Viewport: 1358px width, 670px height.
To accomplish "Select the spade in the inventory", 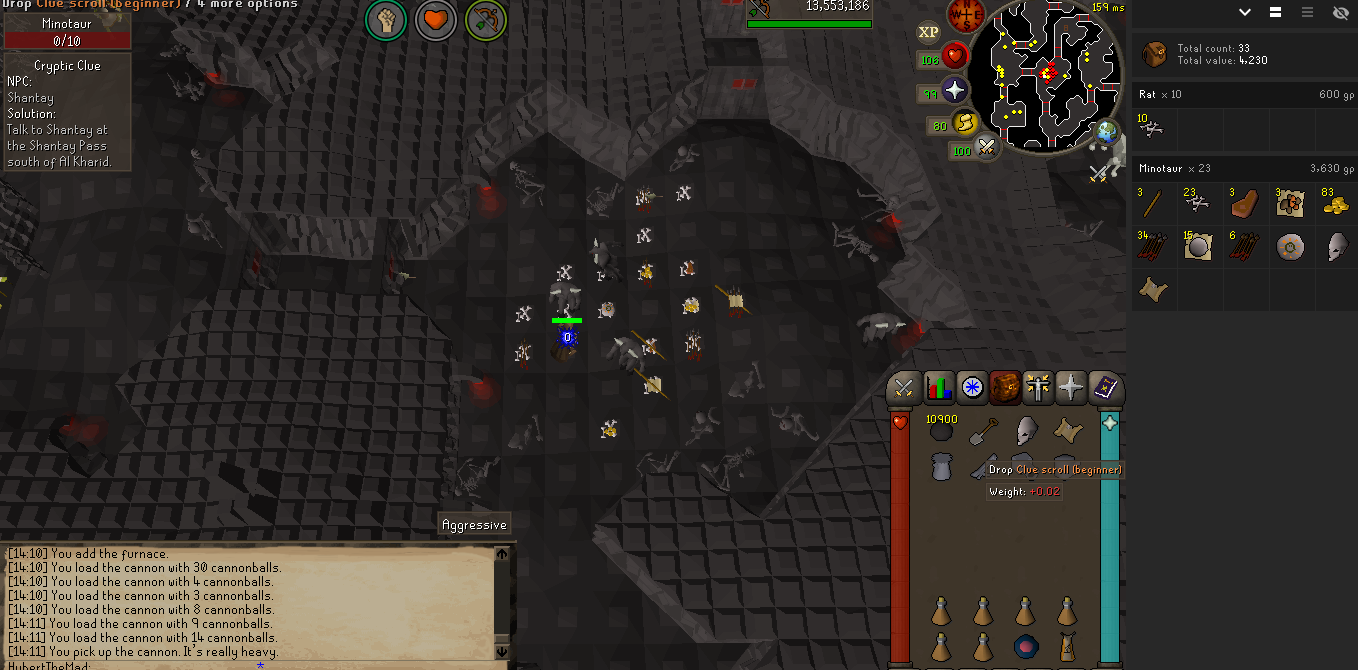I will [984, 432].
